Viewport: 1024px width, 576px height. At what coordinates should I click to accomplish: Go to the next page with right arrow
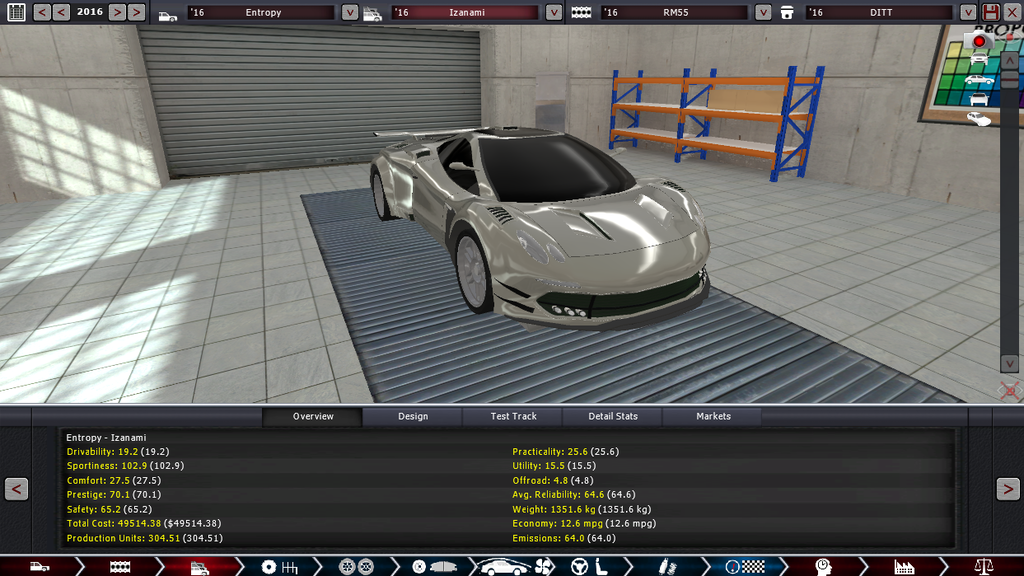[x=1007, y=489]
